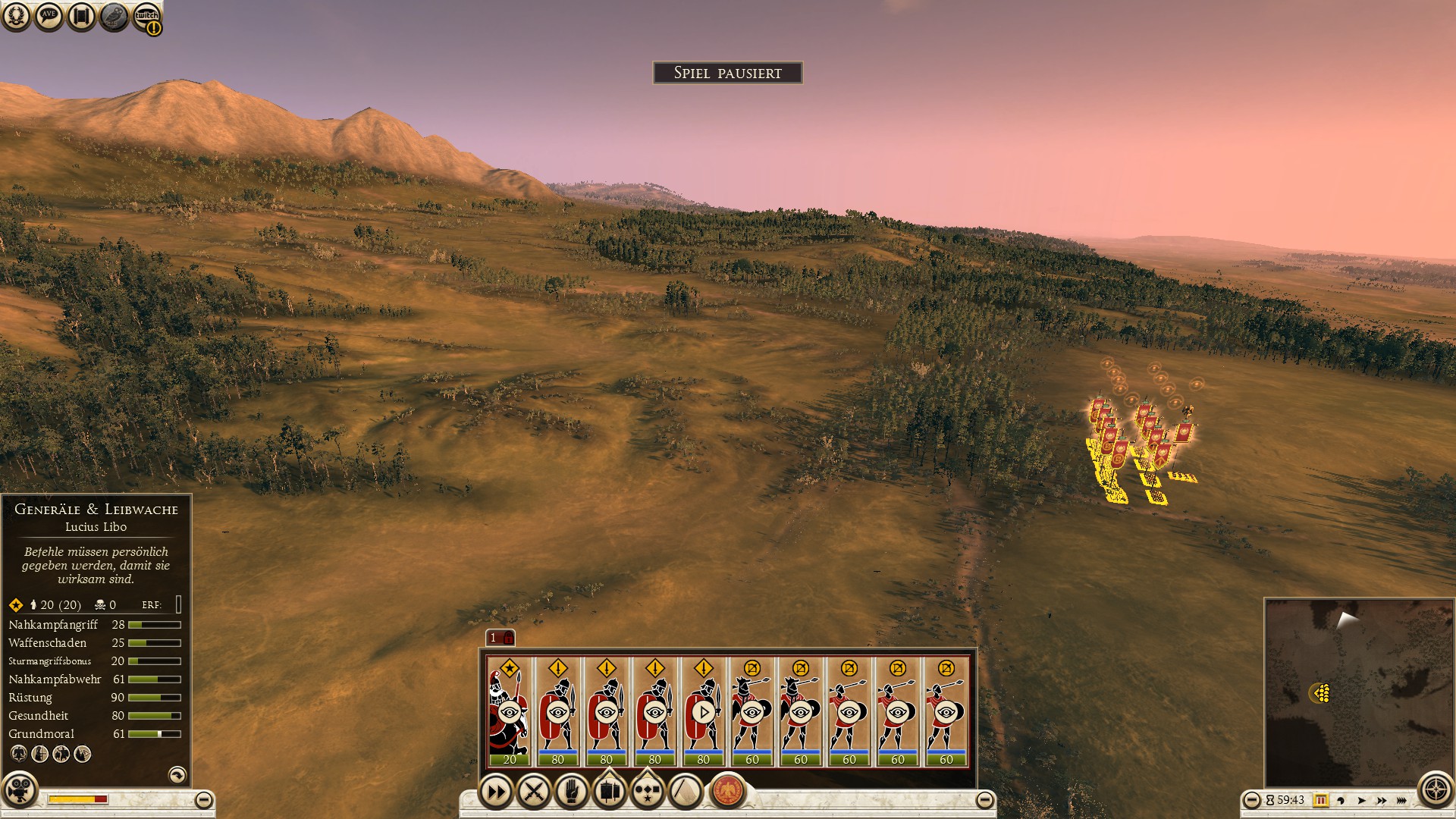Open the shapes formation menu button
1456x819 pixels.
(x=647, y=791)
